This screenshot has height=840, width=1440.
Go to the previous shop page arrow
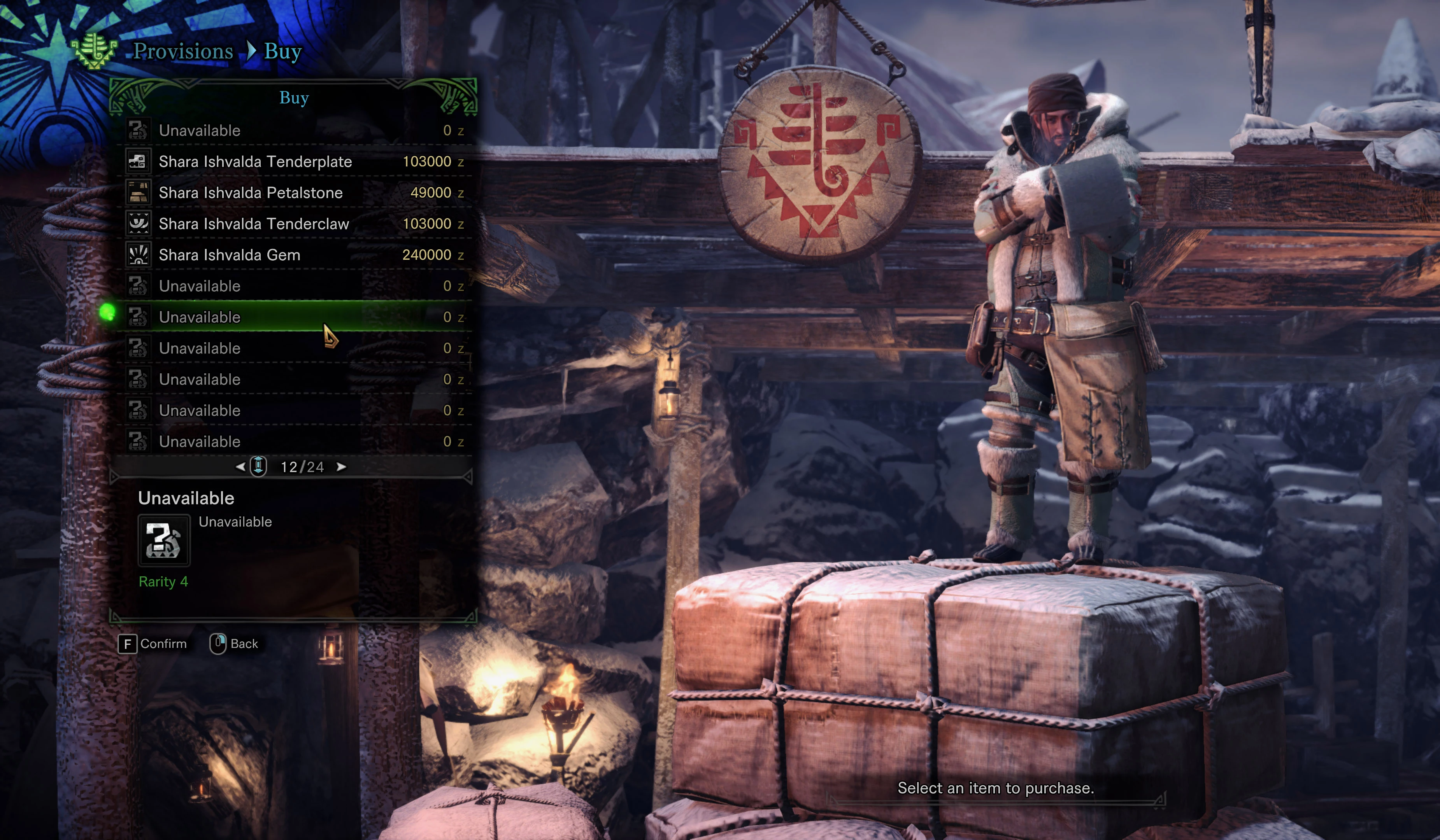click(240, 467)
